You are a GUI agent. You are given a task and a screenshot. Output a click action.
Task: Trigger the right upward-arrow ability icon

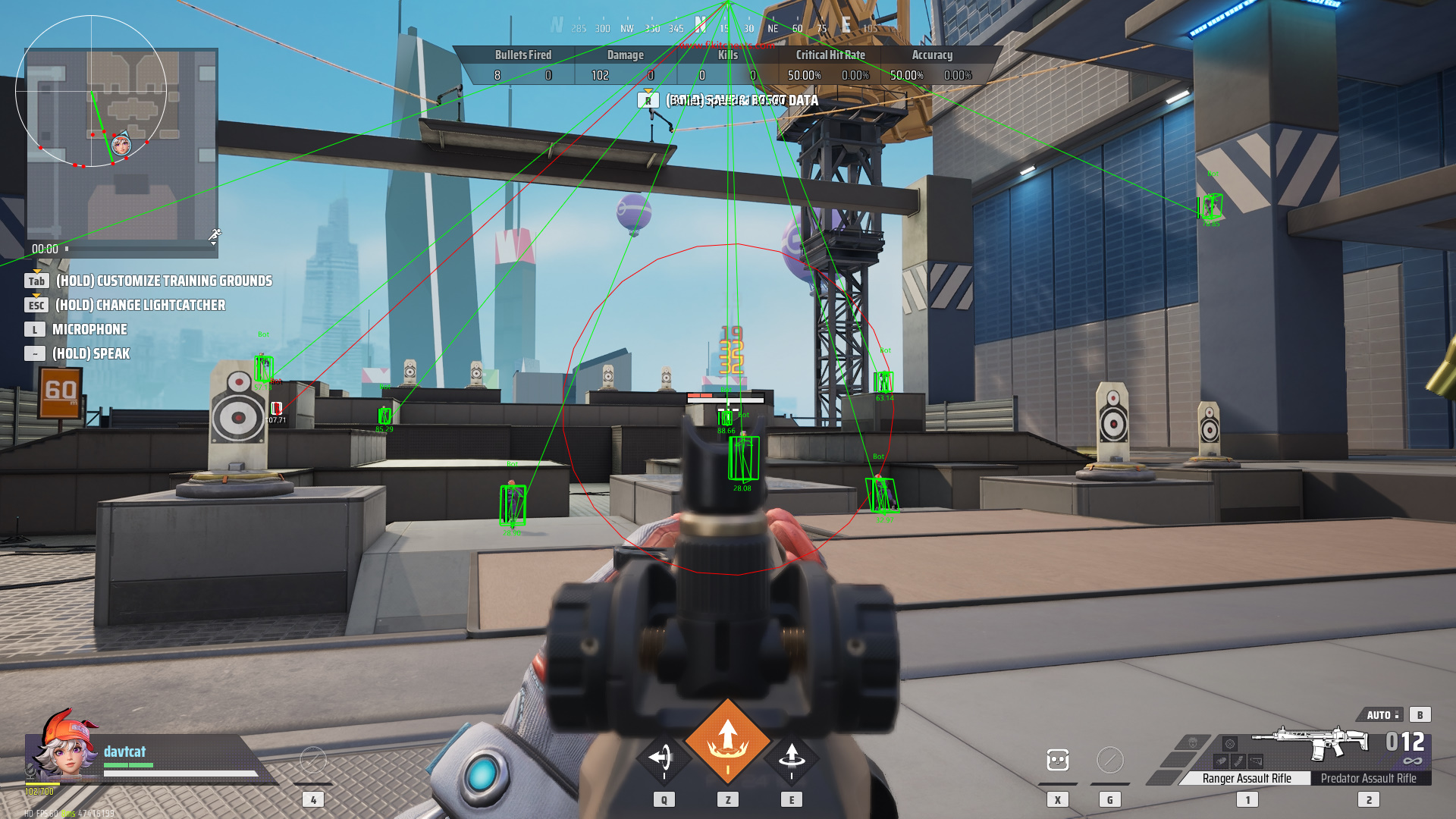792,757
